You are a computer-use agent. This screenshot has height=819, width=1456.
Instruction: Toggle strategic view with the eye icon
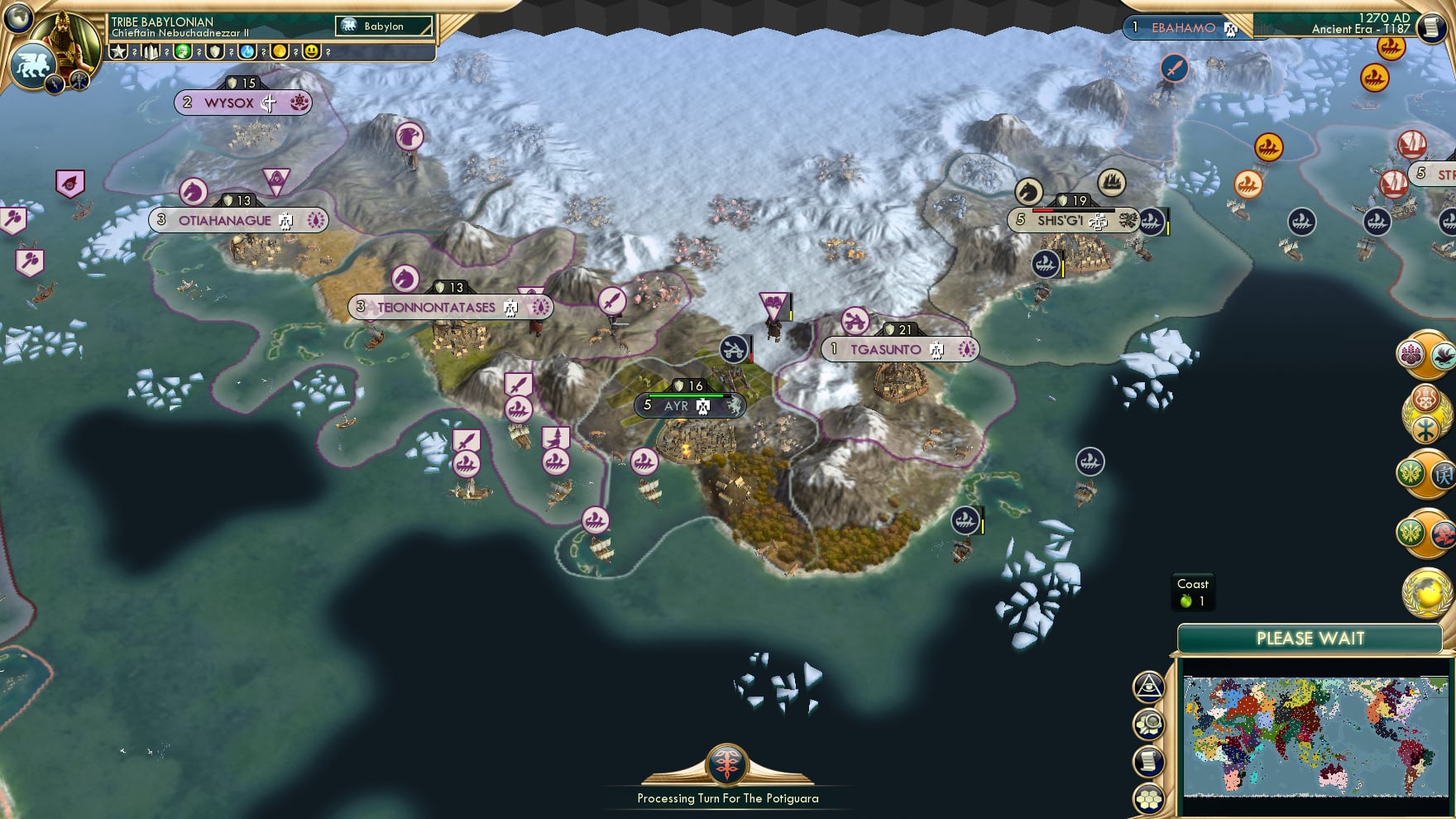[x=1149, y=685]
